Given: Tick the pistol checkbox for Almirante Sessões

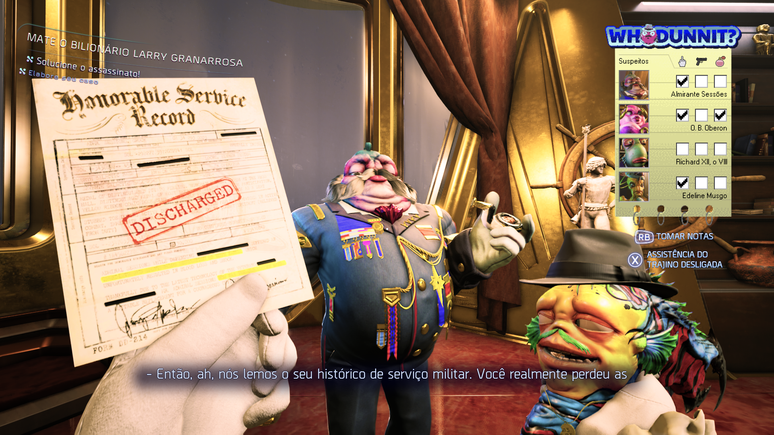Looking at the screenshot, I should 702,81.
